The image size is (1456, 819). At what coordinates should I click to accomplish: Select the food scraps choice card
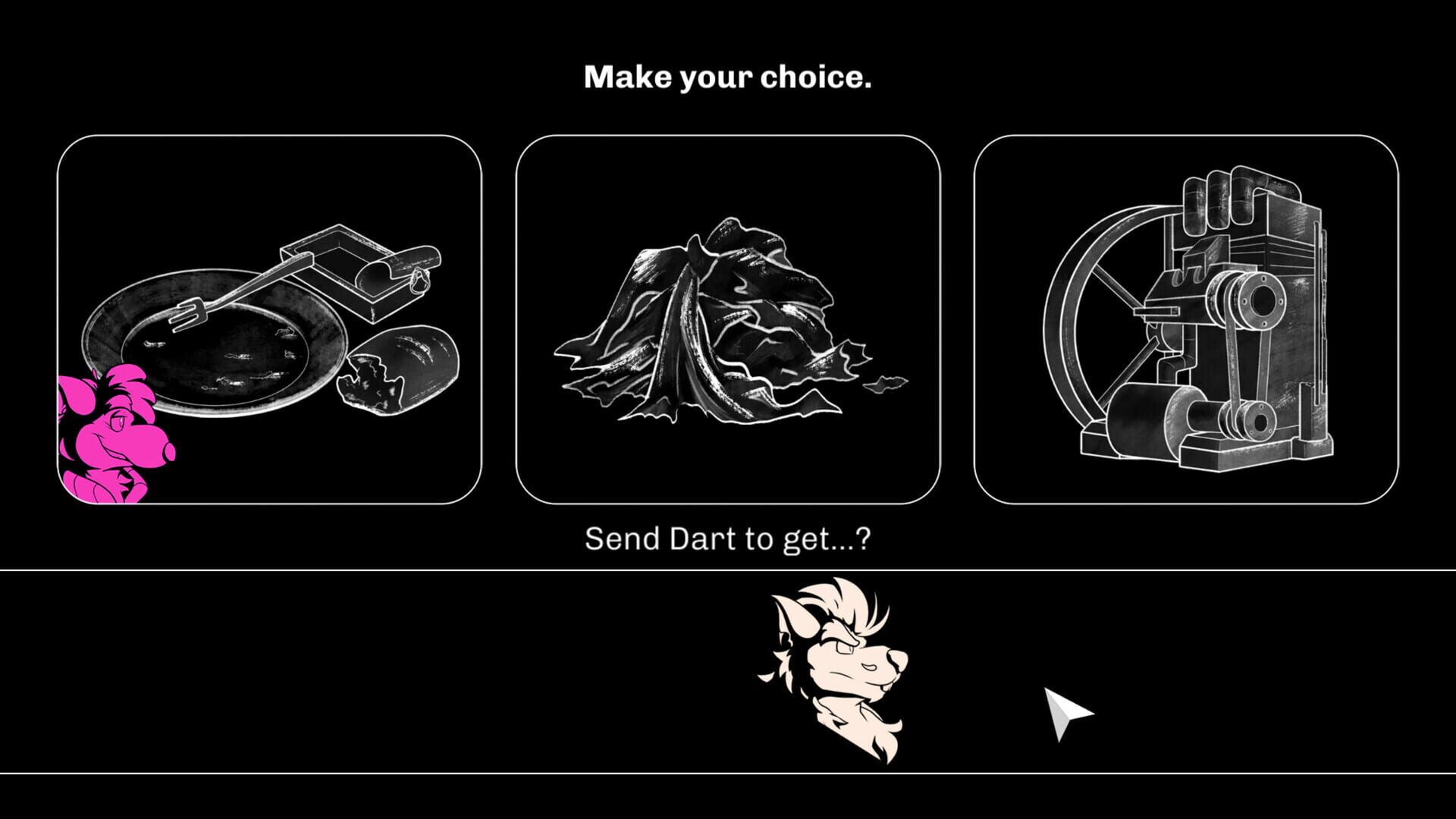pyautogui.click(x=269, y=318)
